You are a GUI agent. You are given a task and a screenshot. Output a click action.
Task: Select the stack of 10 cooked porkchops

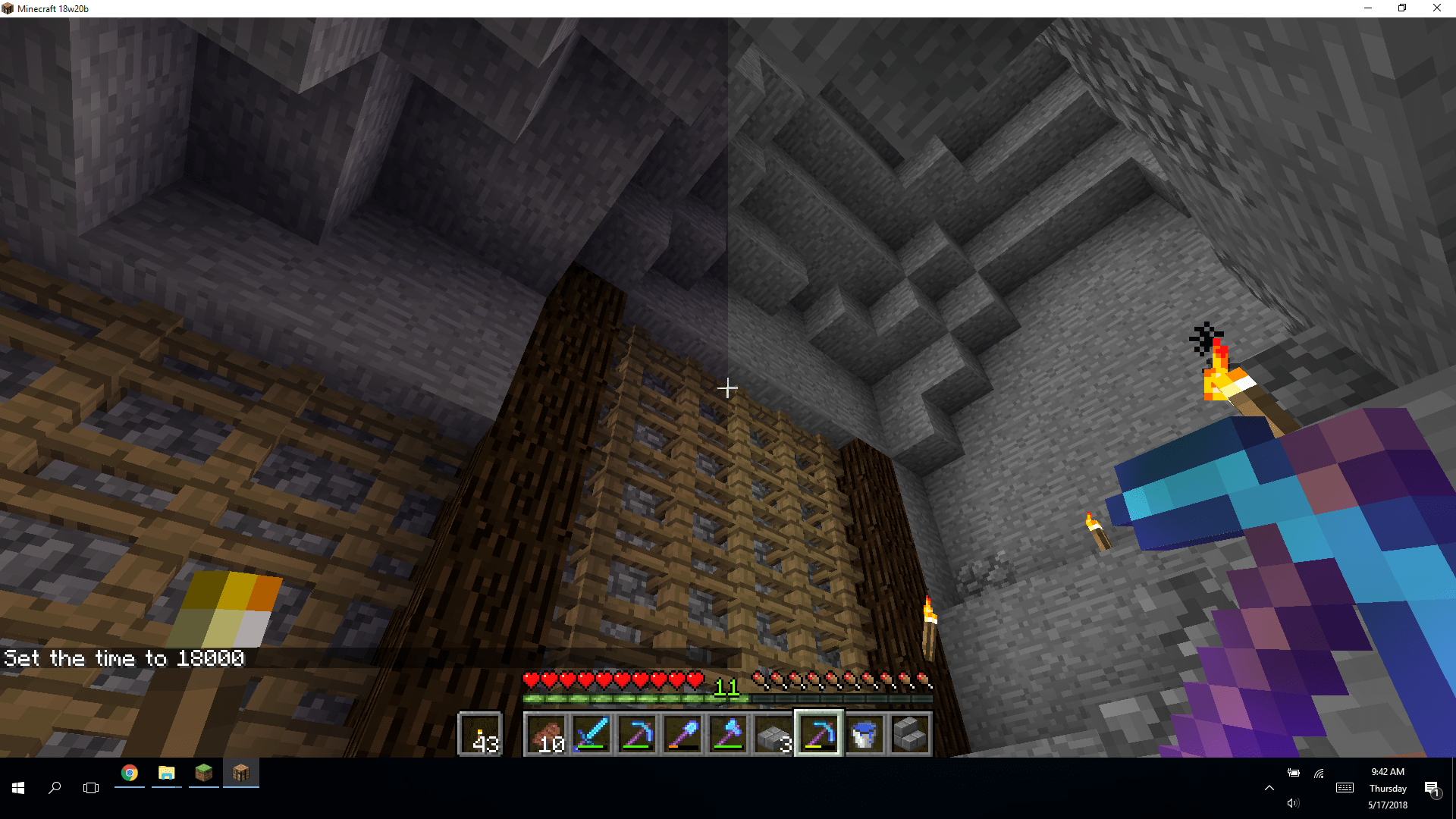(x=546, y=733)
